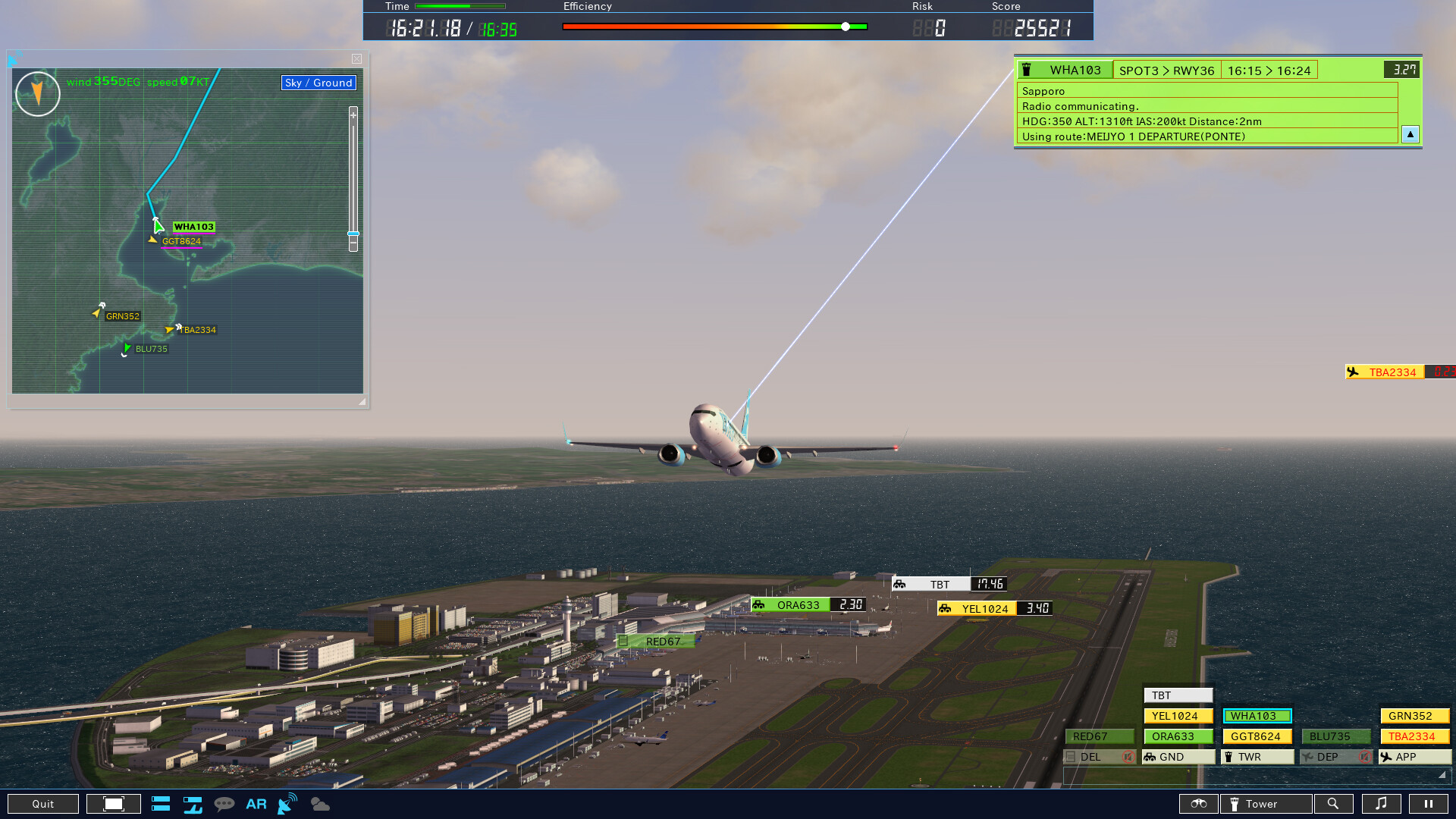
Task: Switch to the TWR frequency tab
Action: [x=1257, y=757]
